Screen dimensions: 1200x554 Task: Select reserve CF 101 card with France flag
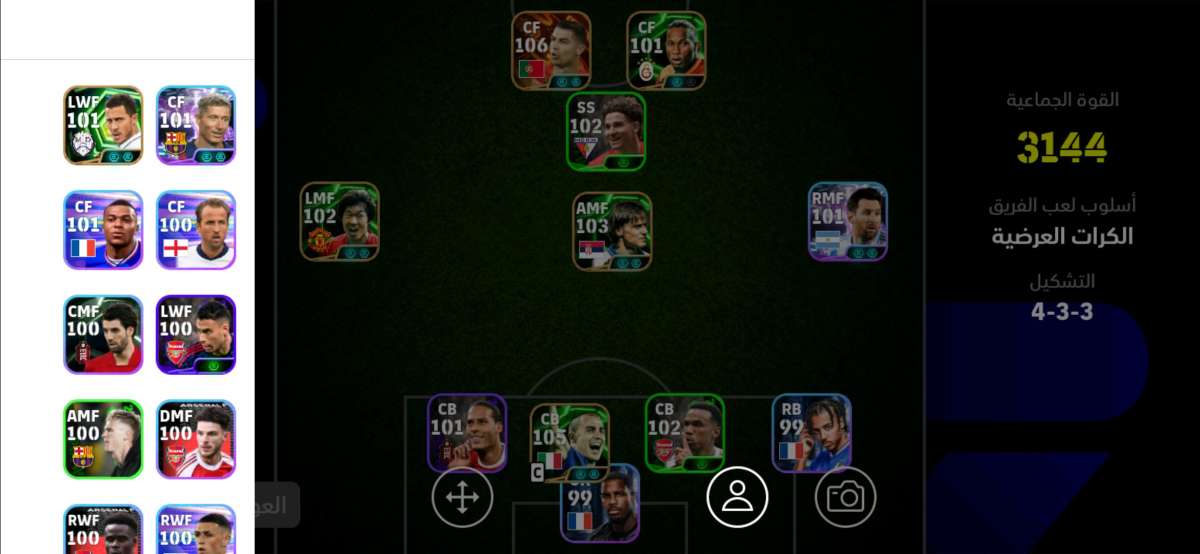[103, 230]
